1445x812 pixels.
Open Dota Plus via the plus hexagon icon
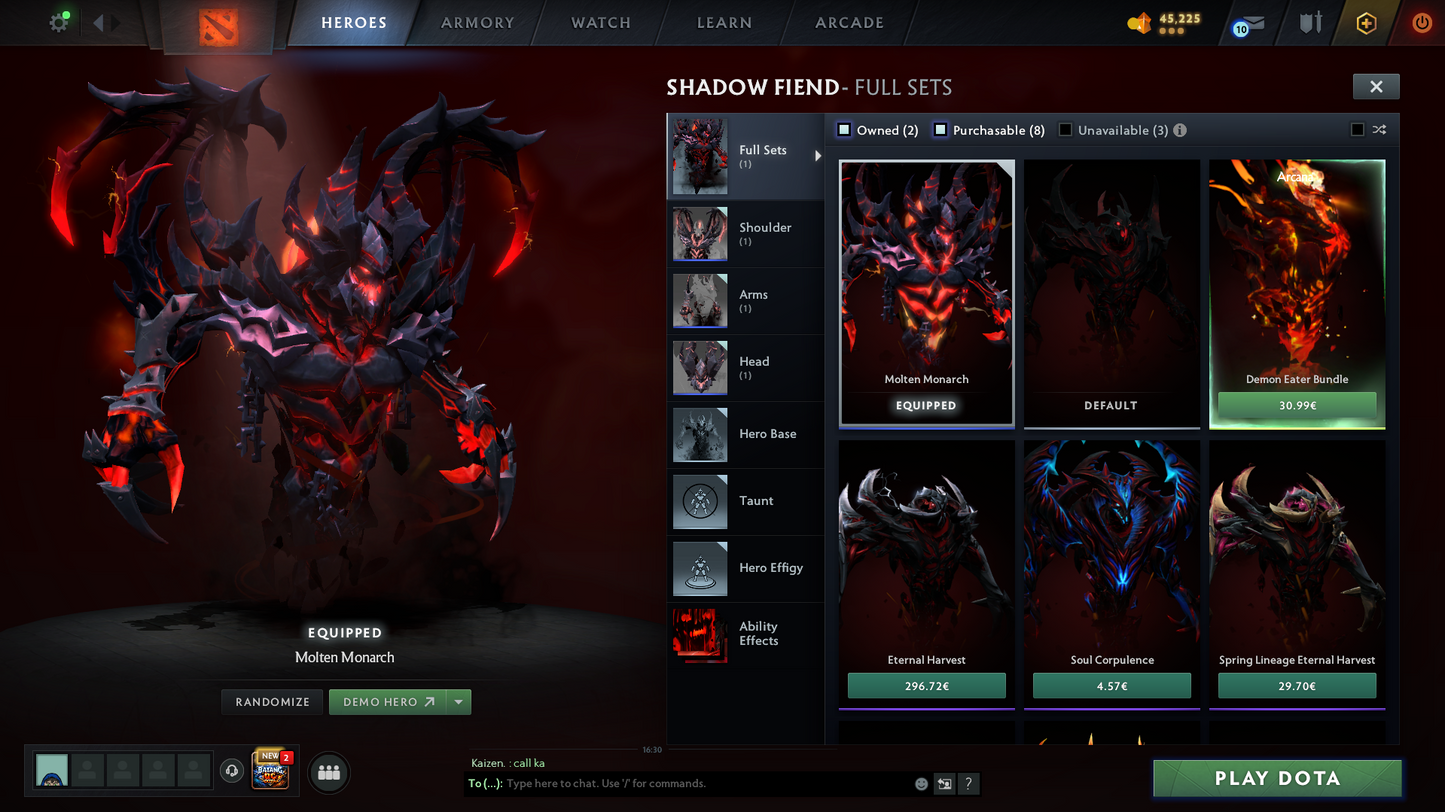pyautogui.click(x=1366, y=22)
